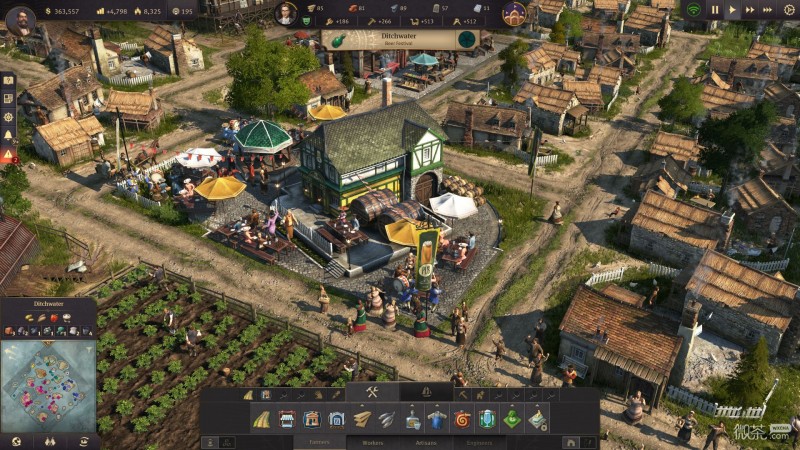Choose the timber planks production icon

(362, 419)
